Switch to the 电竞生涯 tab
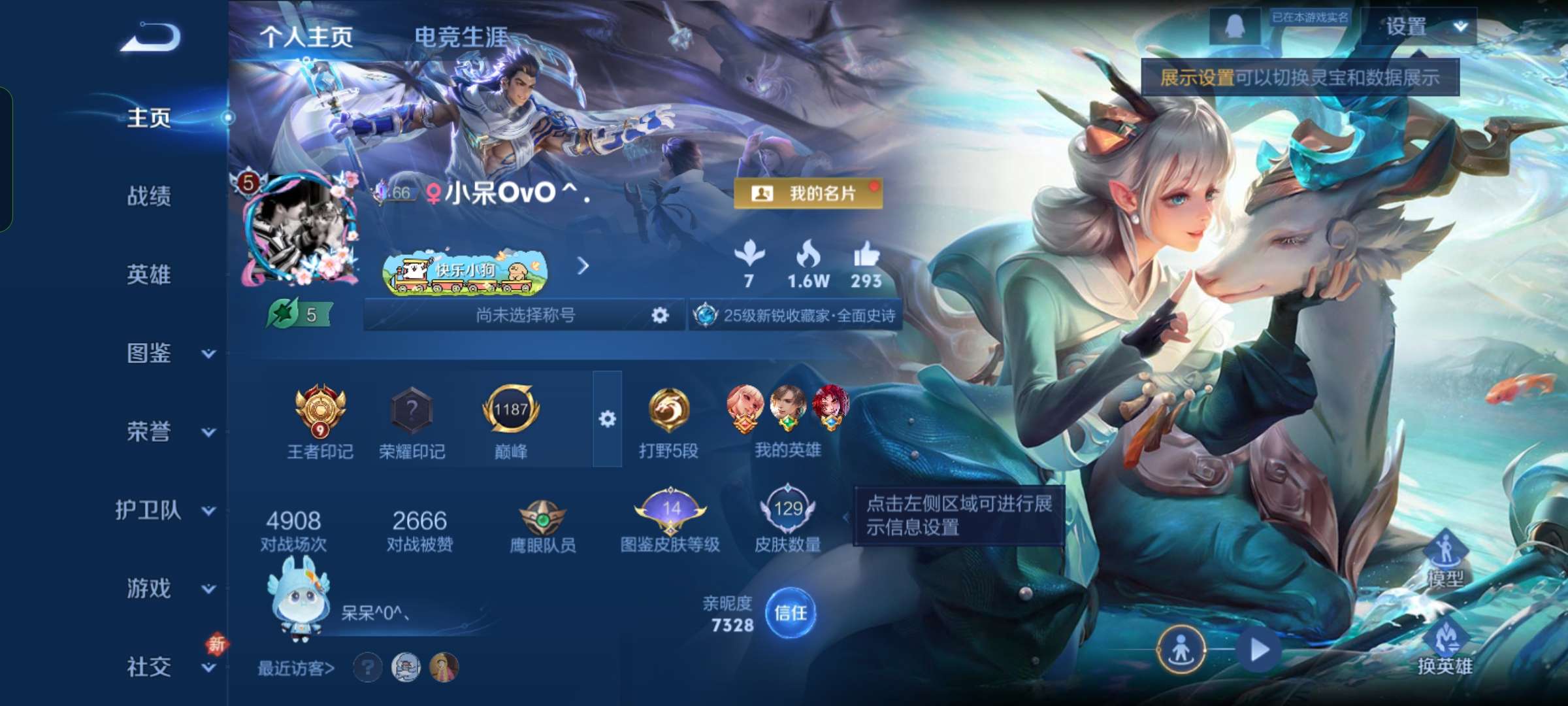 tap(463, 37)
